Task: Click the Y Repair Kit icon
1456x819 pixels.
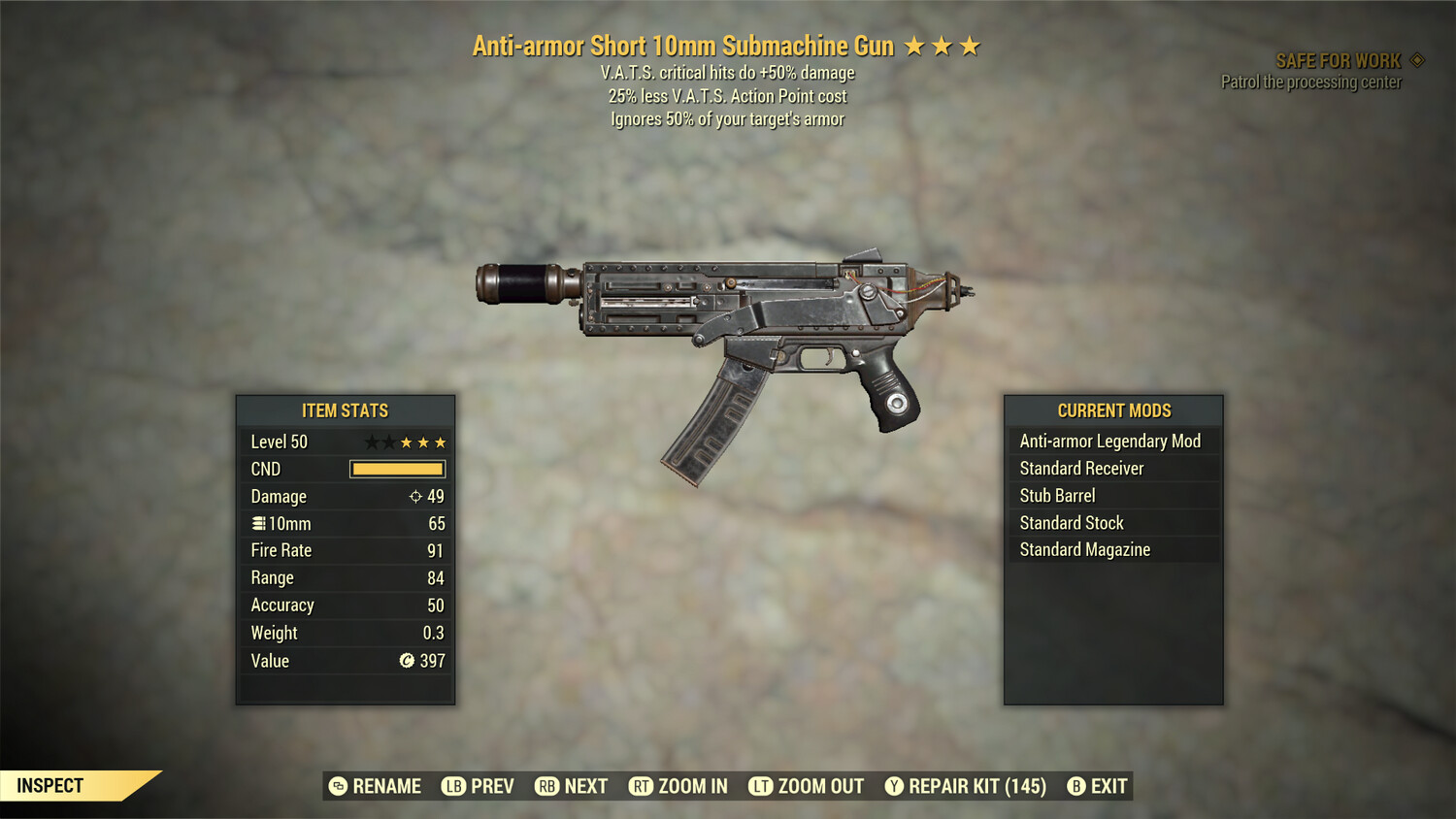Action: click(894, 786)
